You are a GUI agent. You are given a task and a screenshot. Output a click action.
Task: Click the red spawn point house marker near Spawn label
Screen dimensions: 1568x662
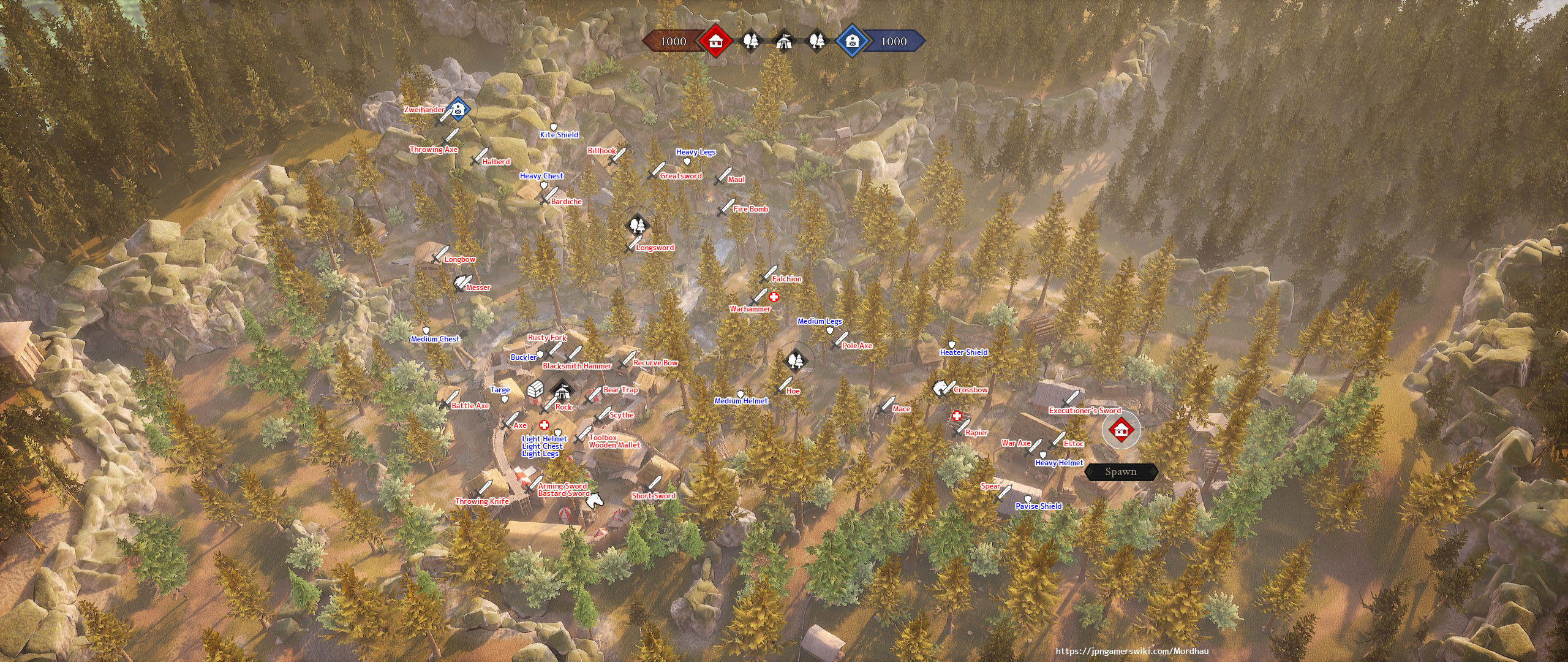click(1123, 429)
